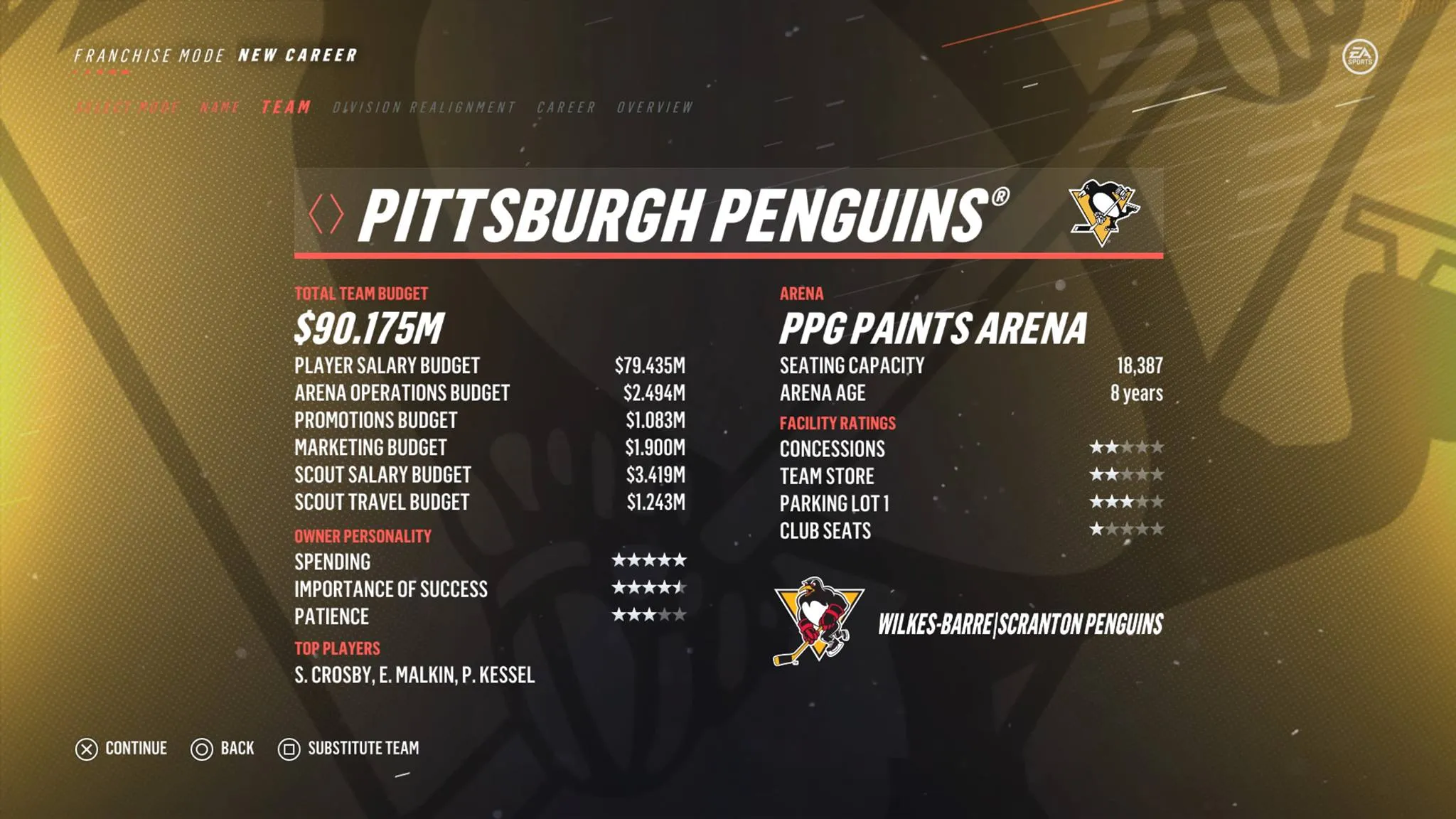Choose Back to return to the previous step

223,749
